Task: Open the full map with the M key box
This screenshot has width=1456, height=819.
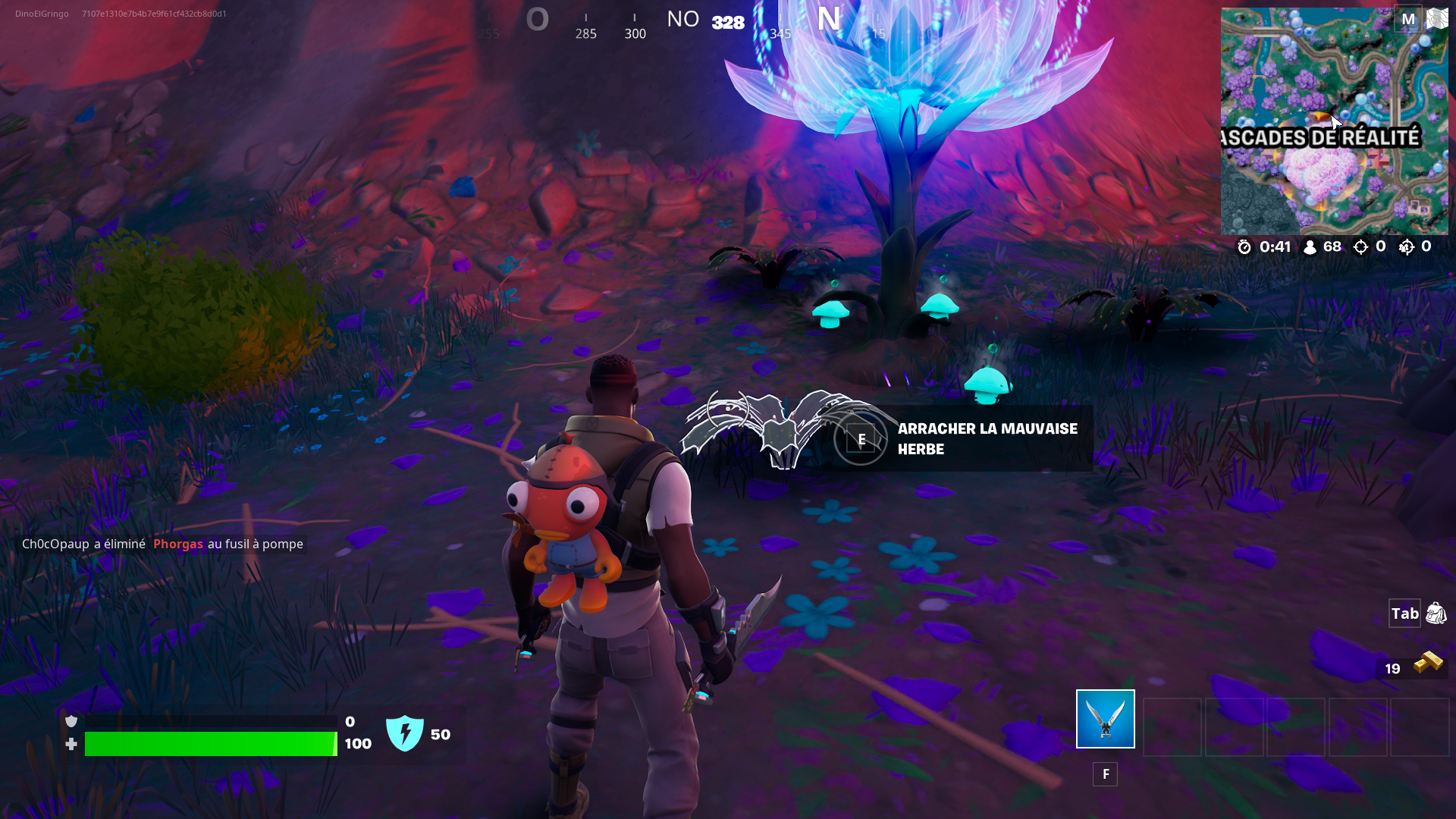Action: (x=1409, y=19)
